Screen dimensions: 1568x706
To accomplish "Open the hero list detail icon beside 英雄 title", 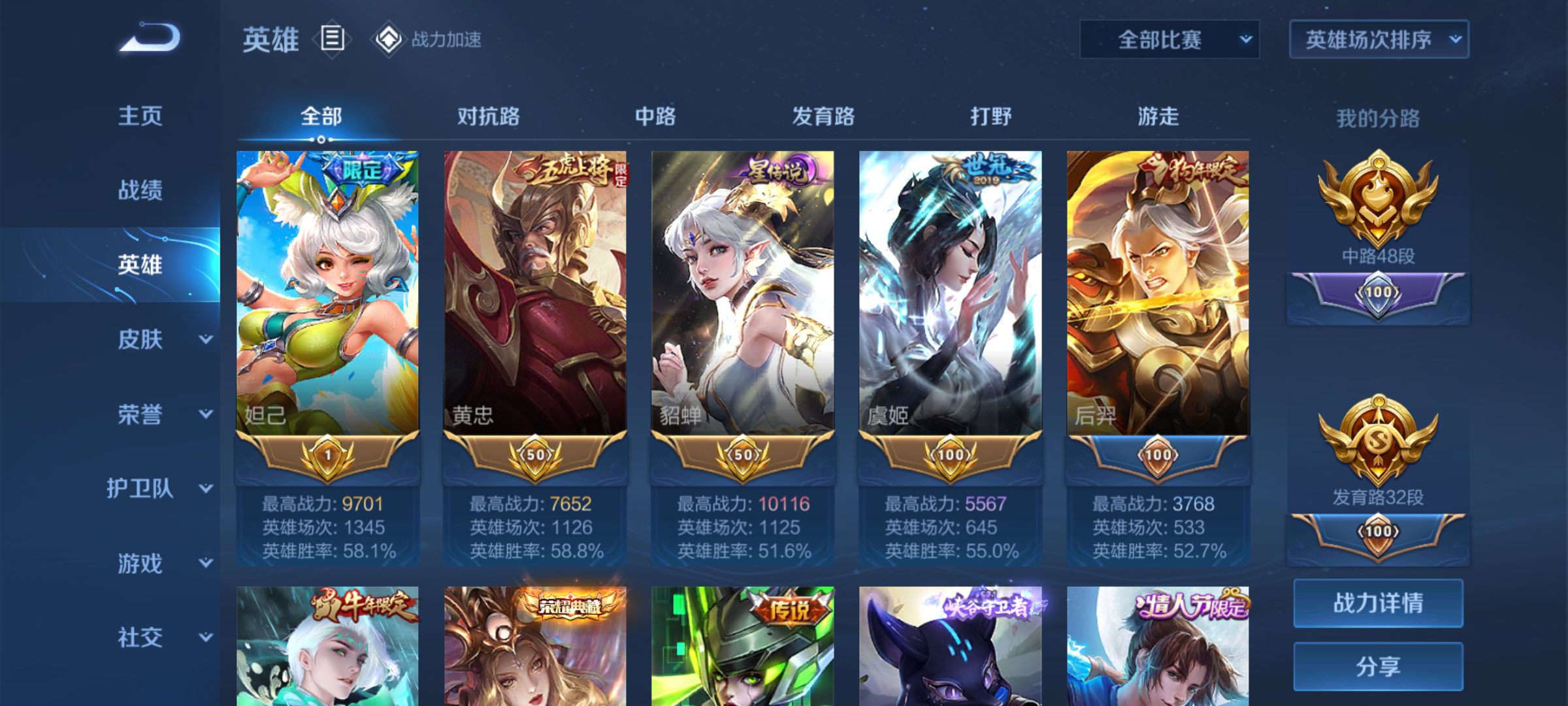I will tap(331, 40).
